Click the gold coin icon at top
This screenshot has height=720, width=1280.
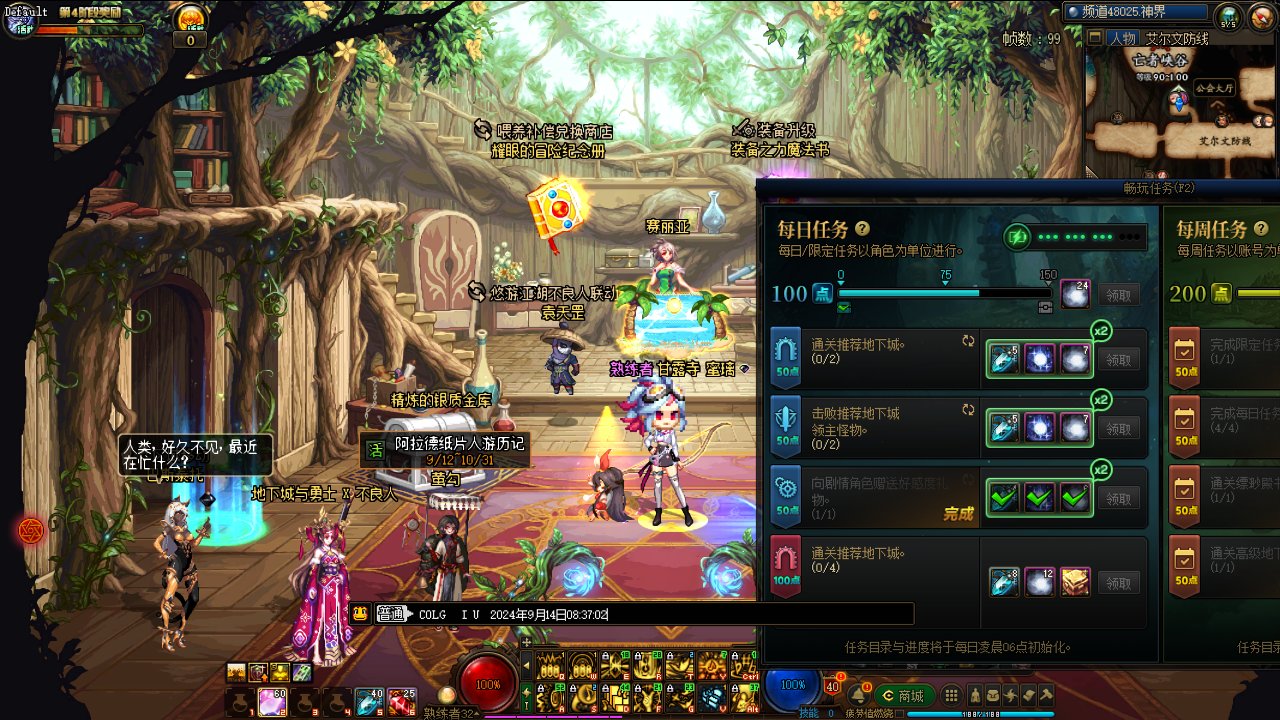(x=190, y=18)
